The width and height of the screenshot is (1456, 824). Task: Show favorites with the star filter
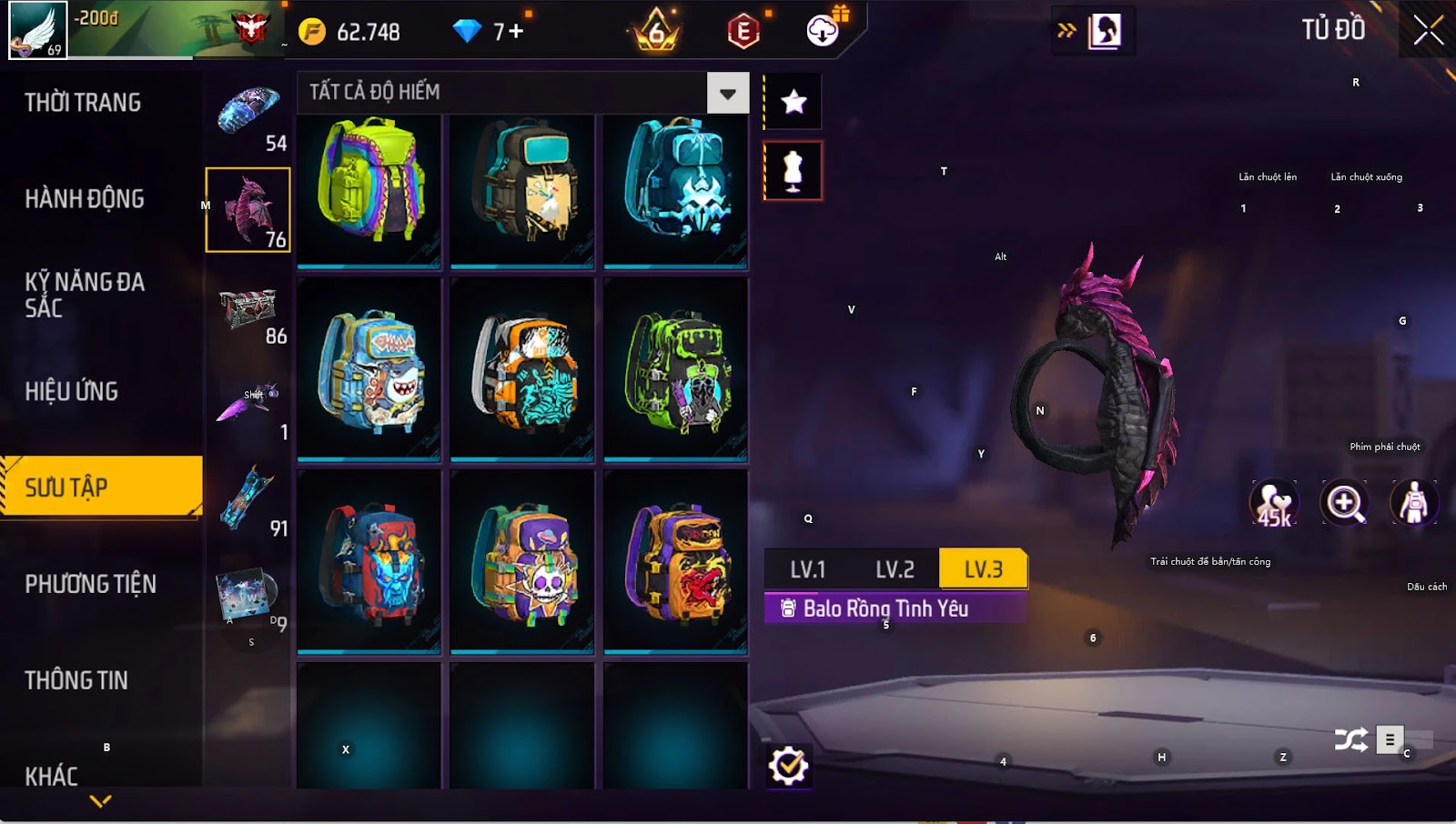tap(794, 102)
